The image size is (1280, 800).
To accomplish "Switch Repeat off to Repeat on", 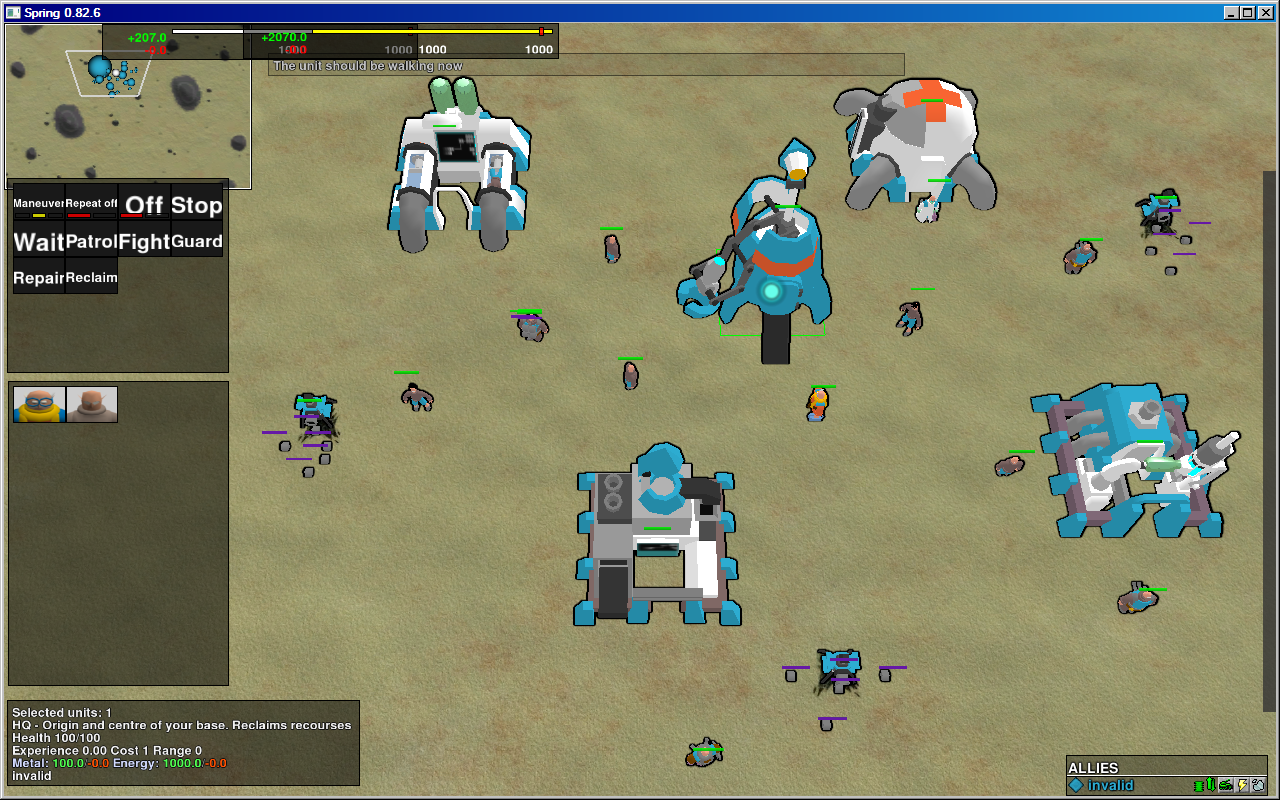I will [90, 205].
